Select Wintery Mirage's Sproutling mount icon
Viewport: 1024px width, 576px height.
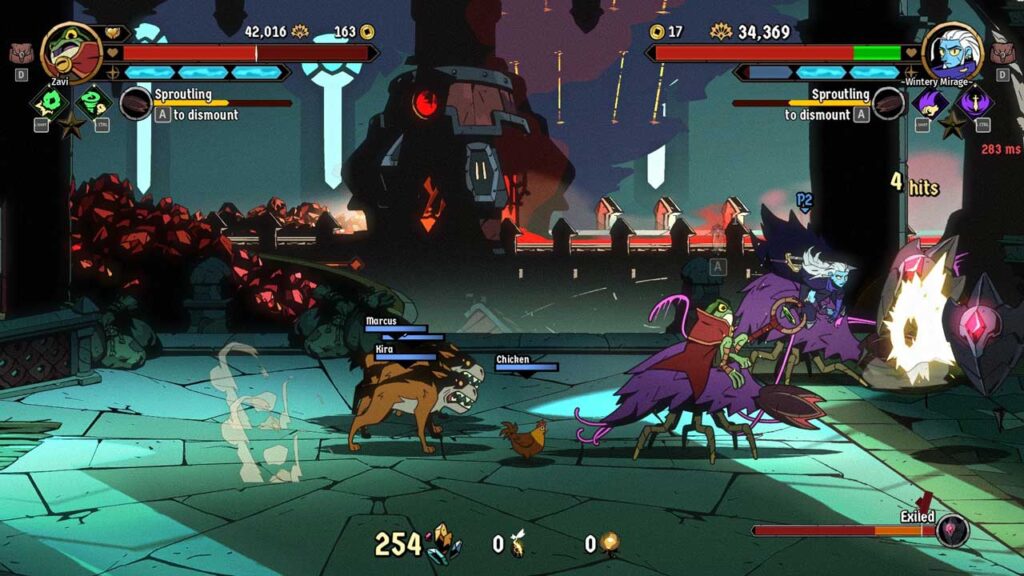[888, 103]
